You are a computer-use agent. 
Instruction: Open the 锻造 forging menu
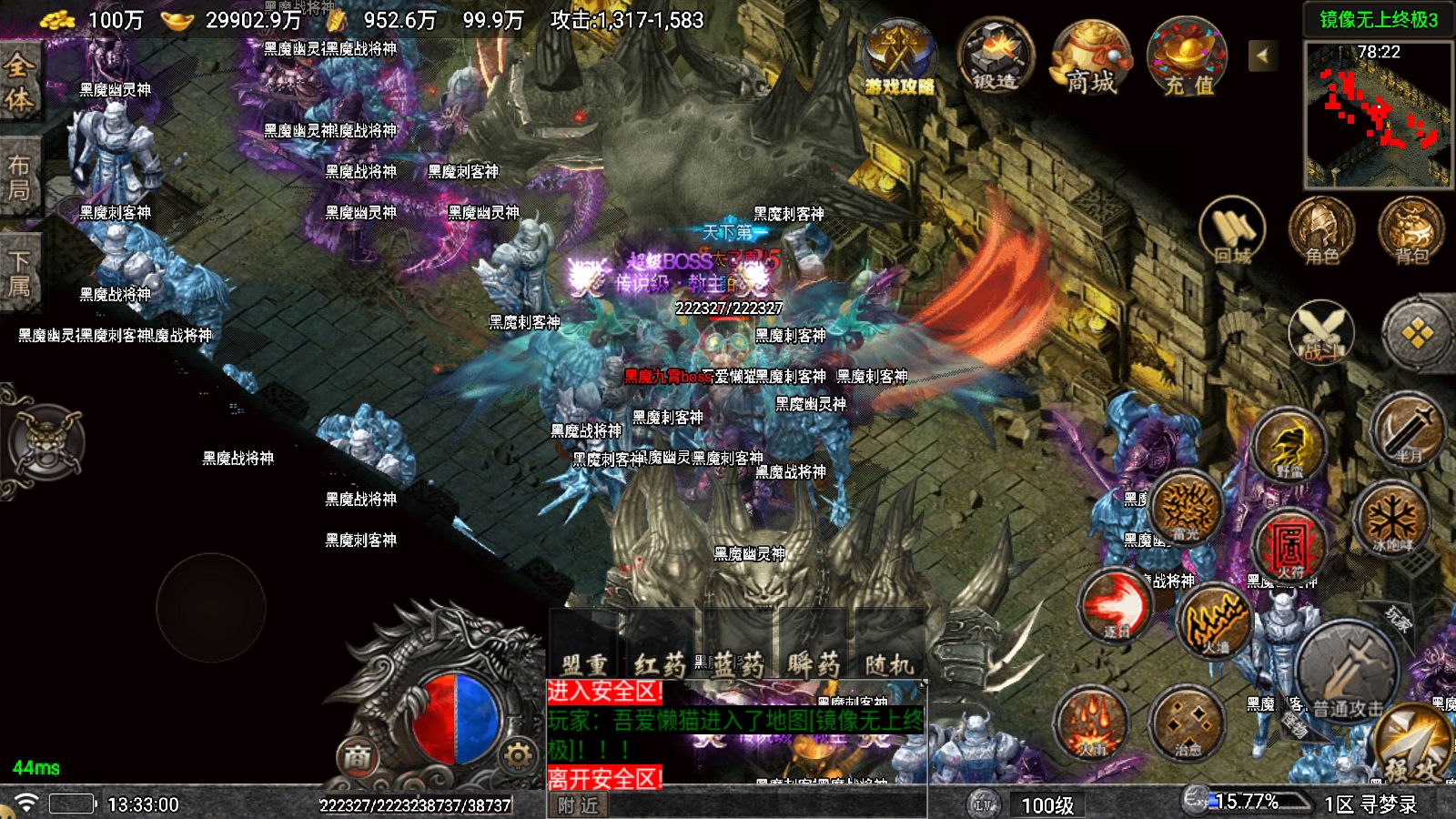point(995,56)
